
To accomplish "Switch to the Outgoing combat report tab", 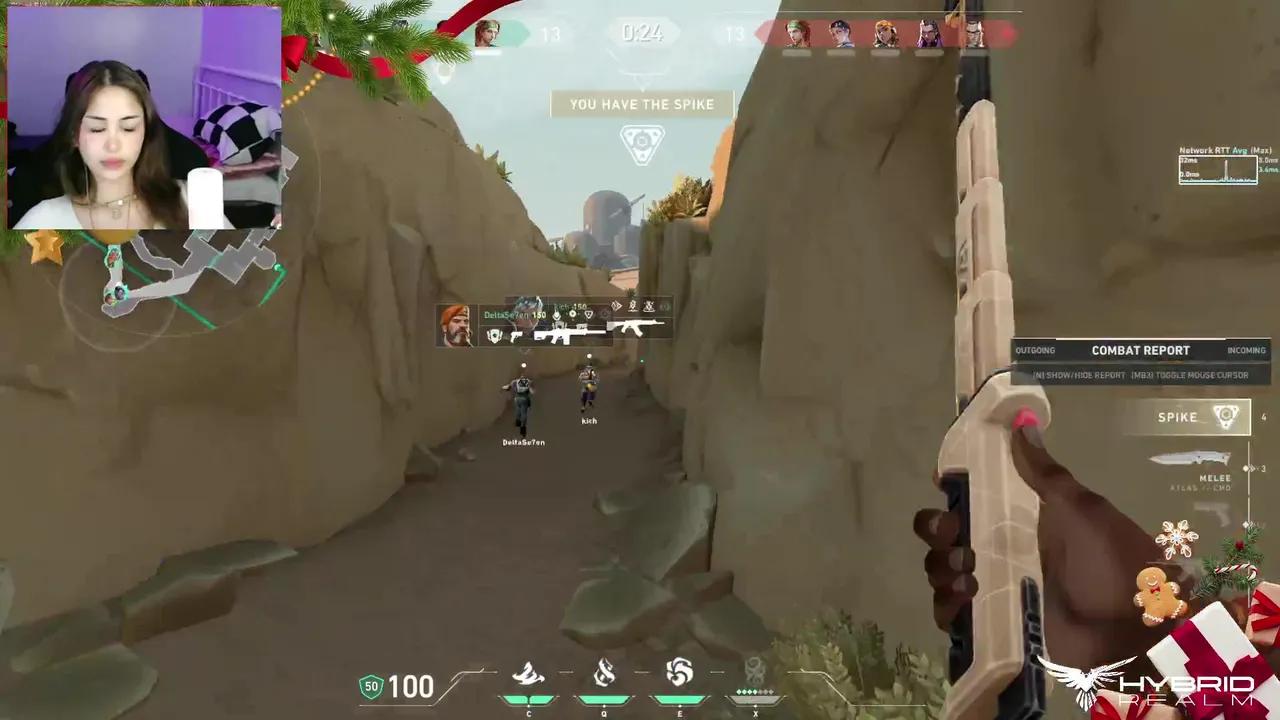I will 1035,350.
